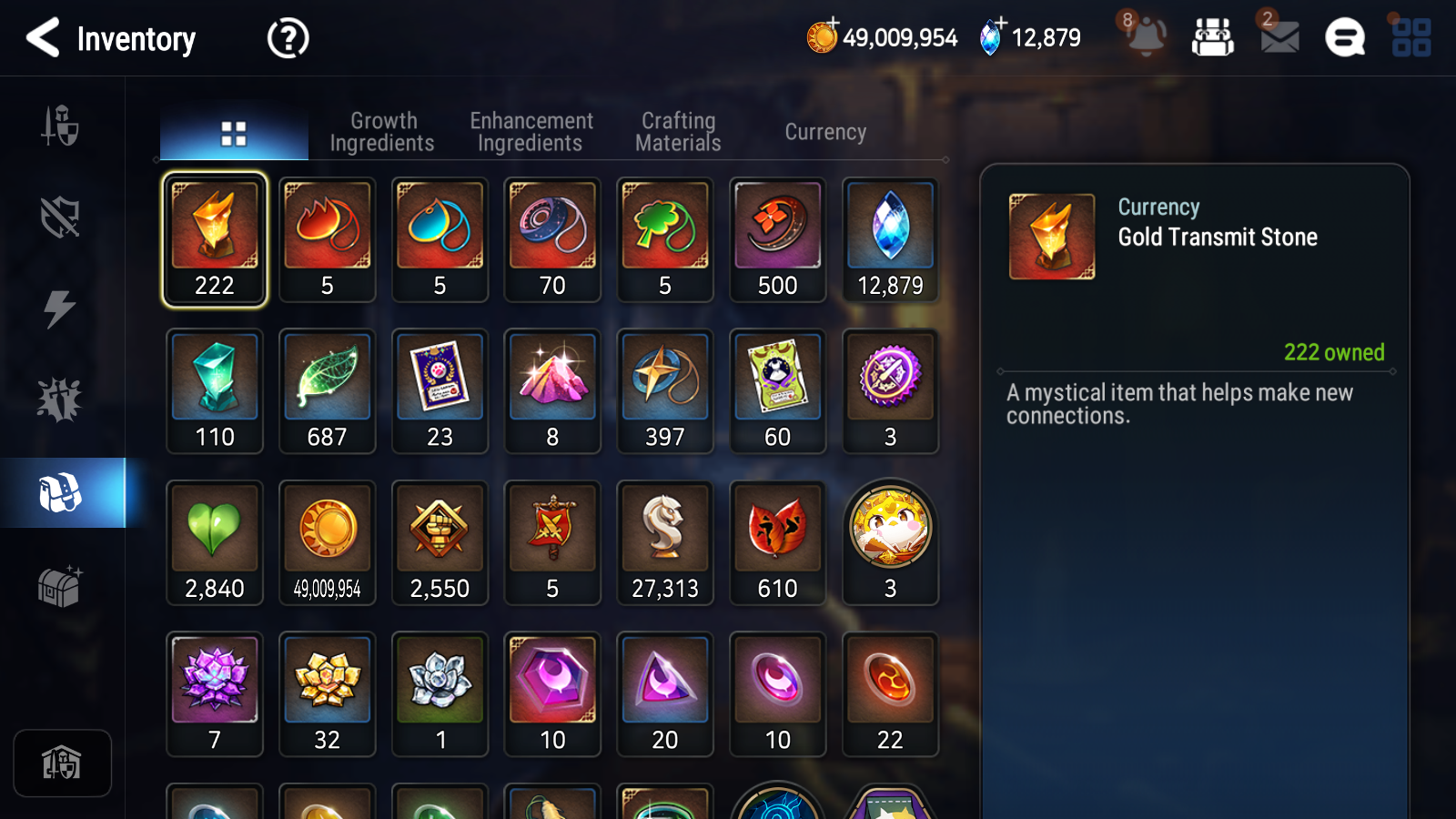Open the Crafting Materials tab
This screenshot has height=819, width=1456.
point(677,131)
